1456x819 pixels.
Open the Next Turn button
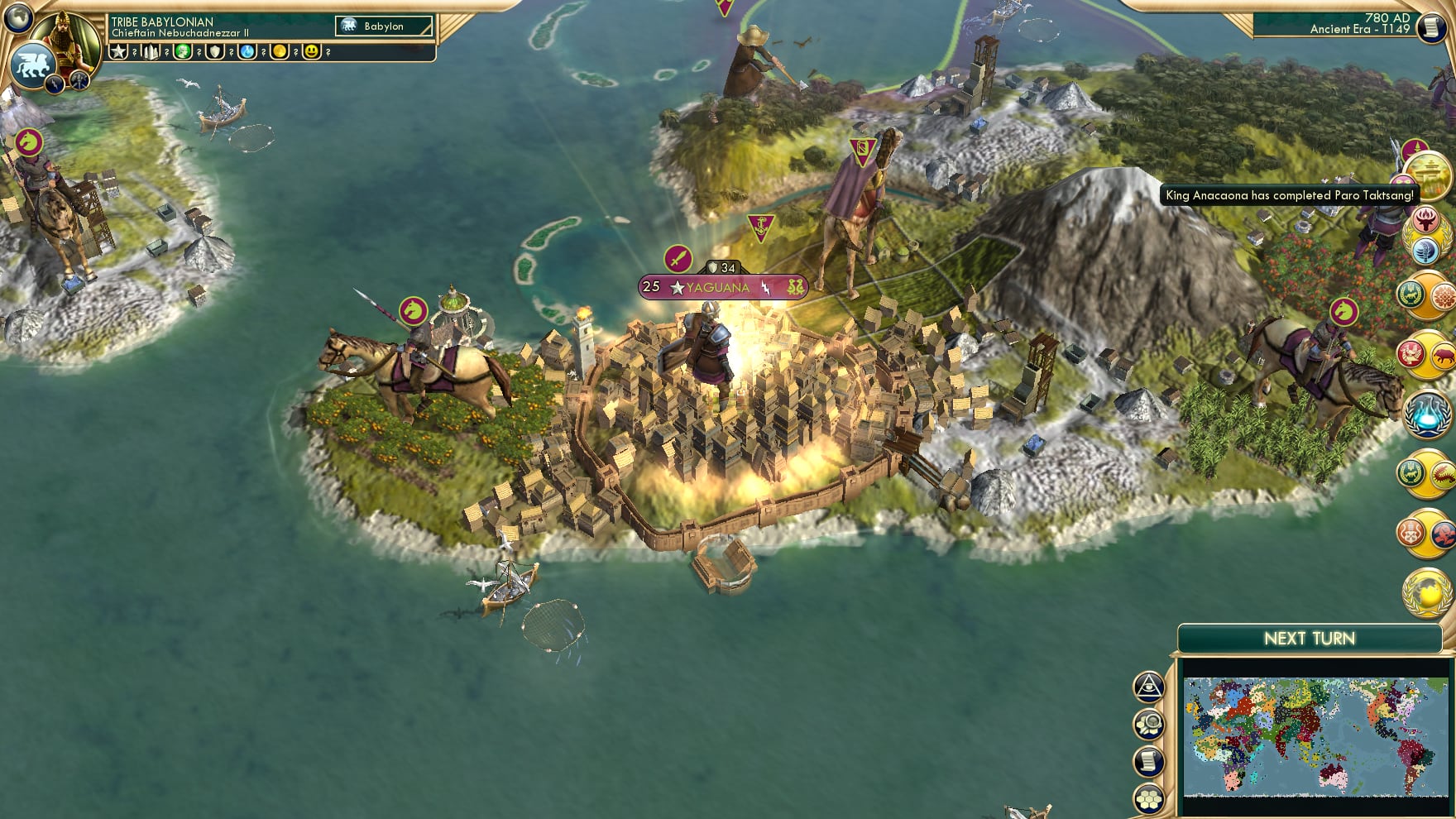(x=1310, y=638)
